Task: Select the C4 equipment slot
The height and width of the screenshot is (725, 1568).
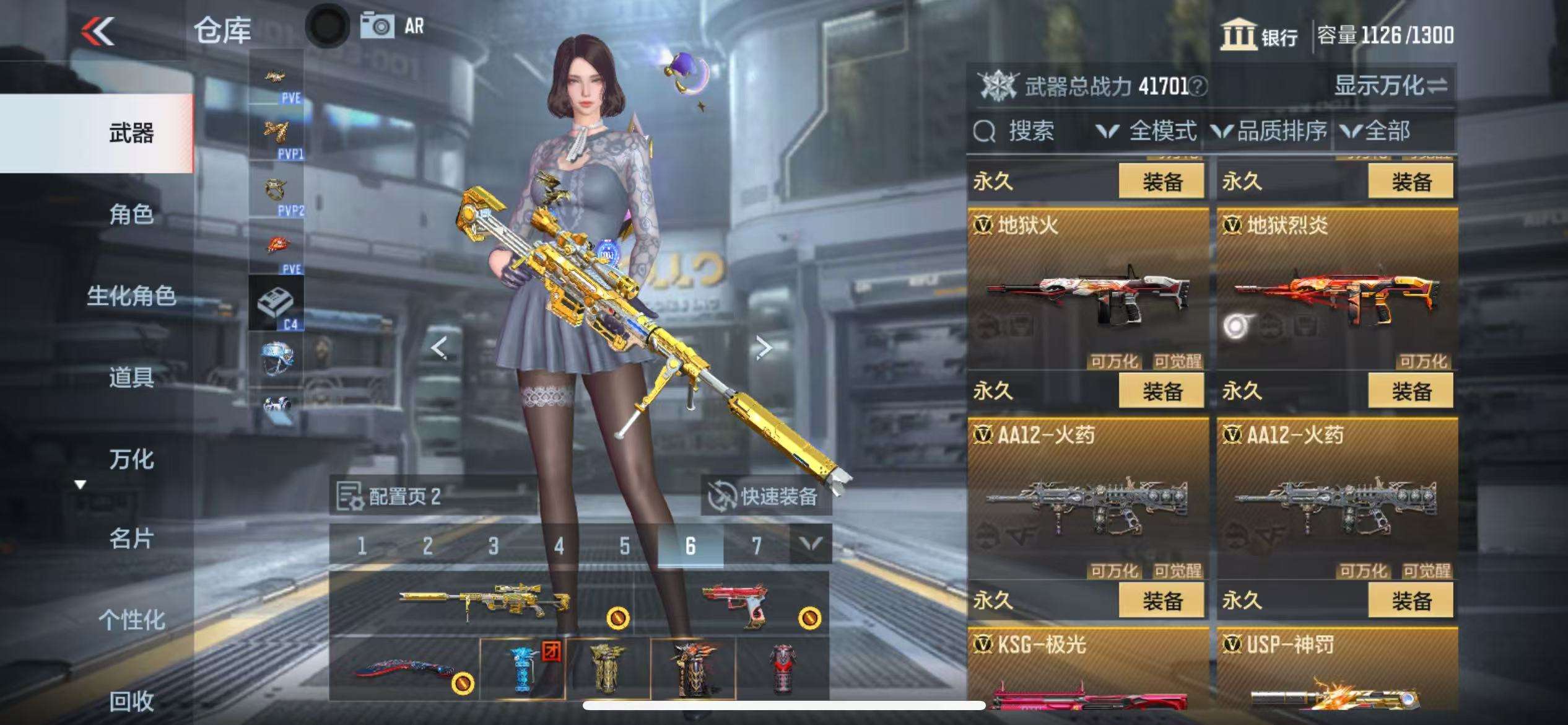Action: click(x=276, y=304)
